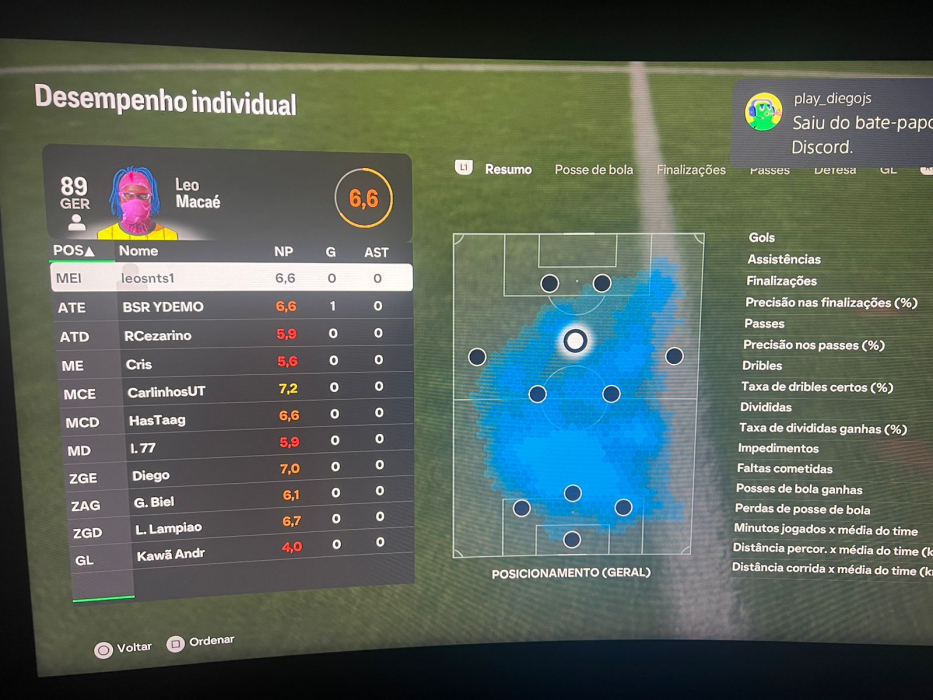Select the leosnts1 player row

coord(231,278)
